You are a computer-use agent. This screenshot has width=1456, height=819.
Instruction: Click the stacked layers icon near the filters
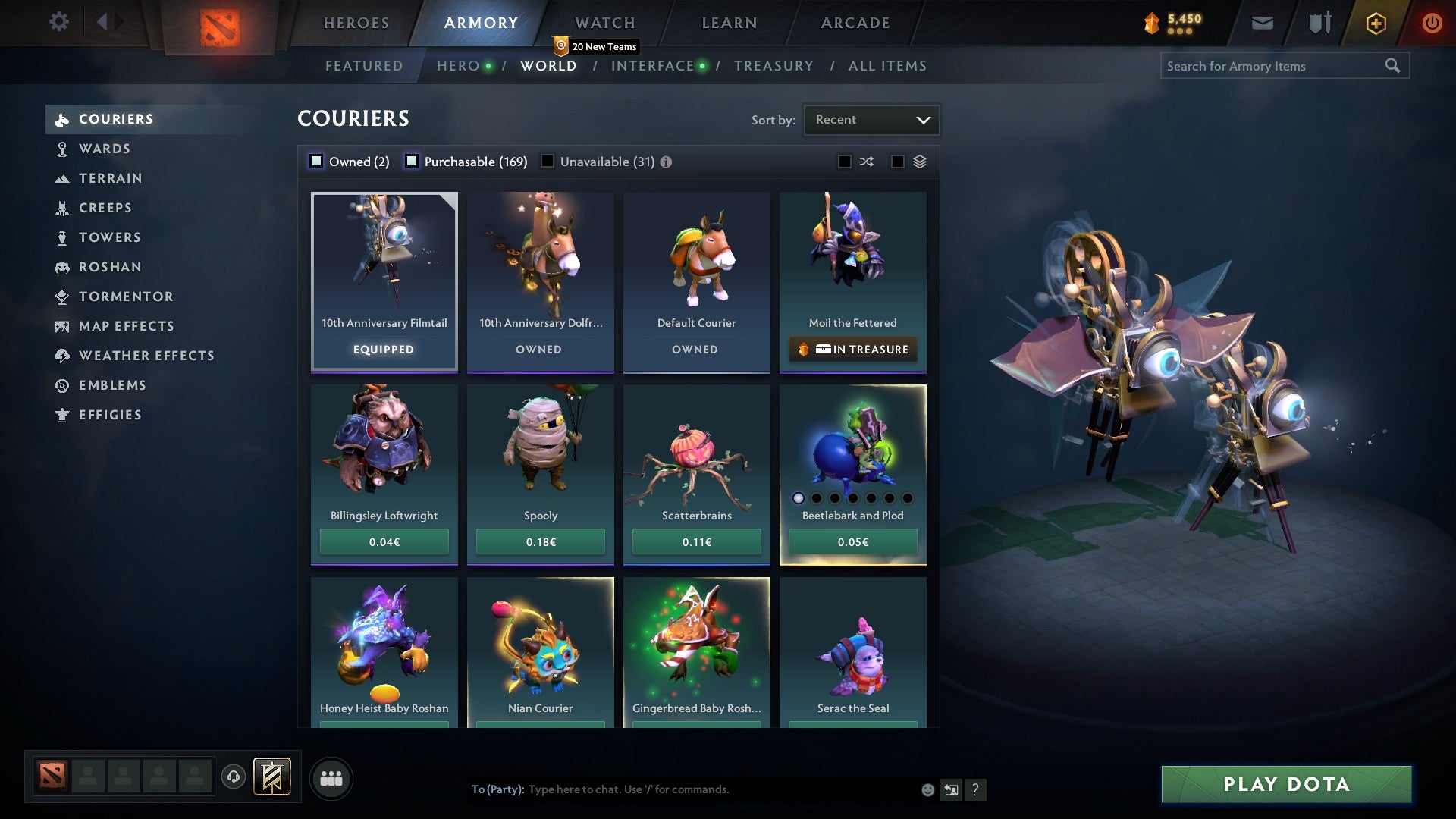tap(918, 162)
